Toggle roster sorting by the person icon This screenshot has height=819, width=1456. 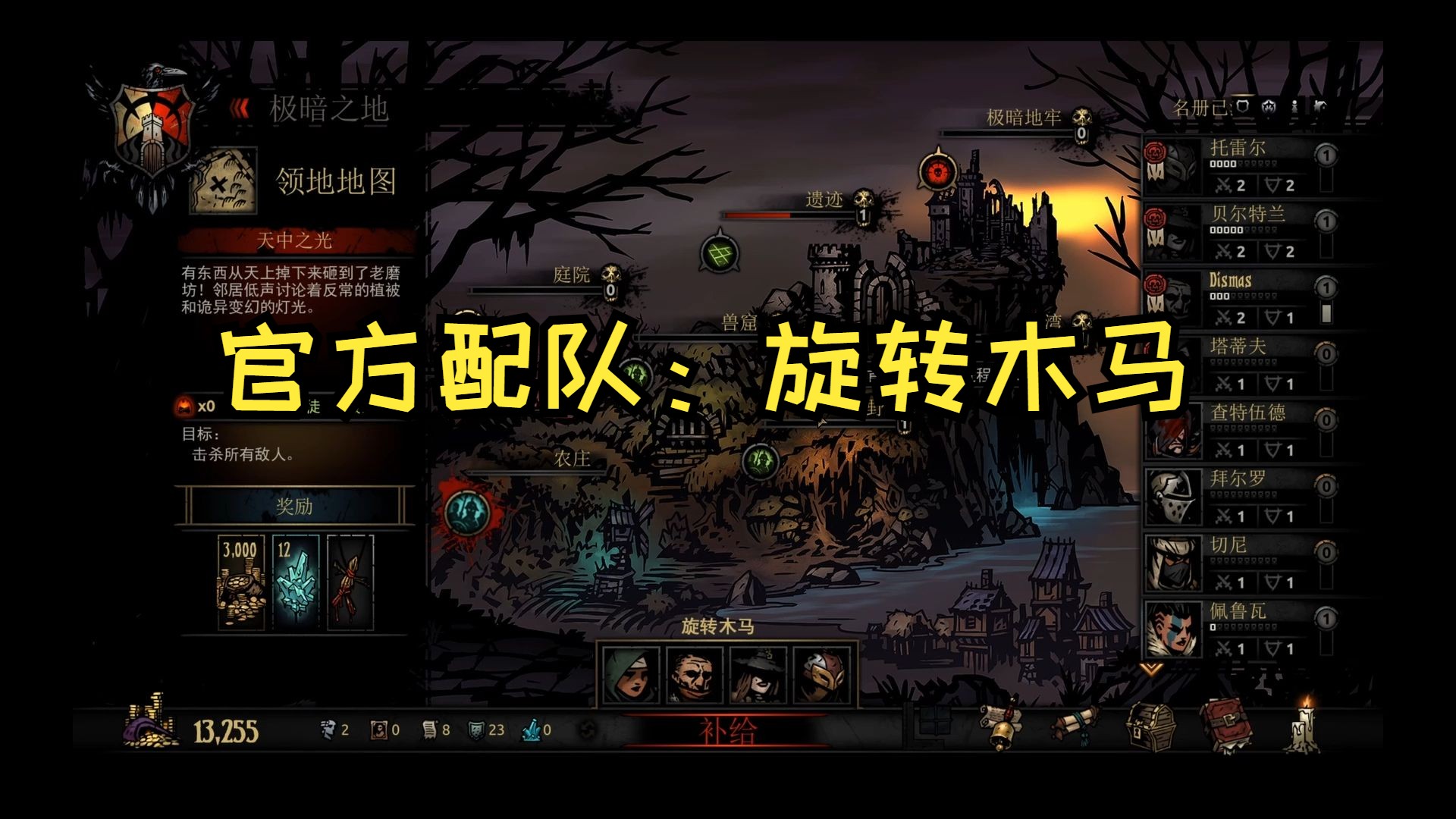[1294, 107]
